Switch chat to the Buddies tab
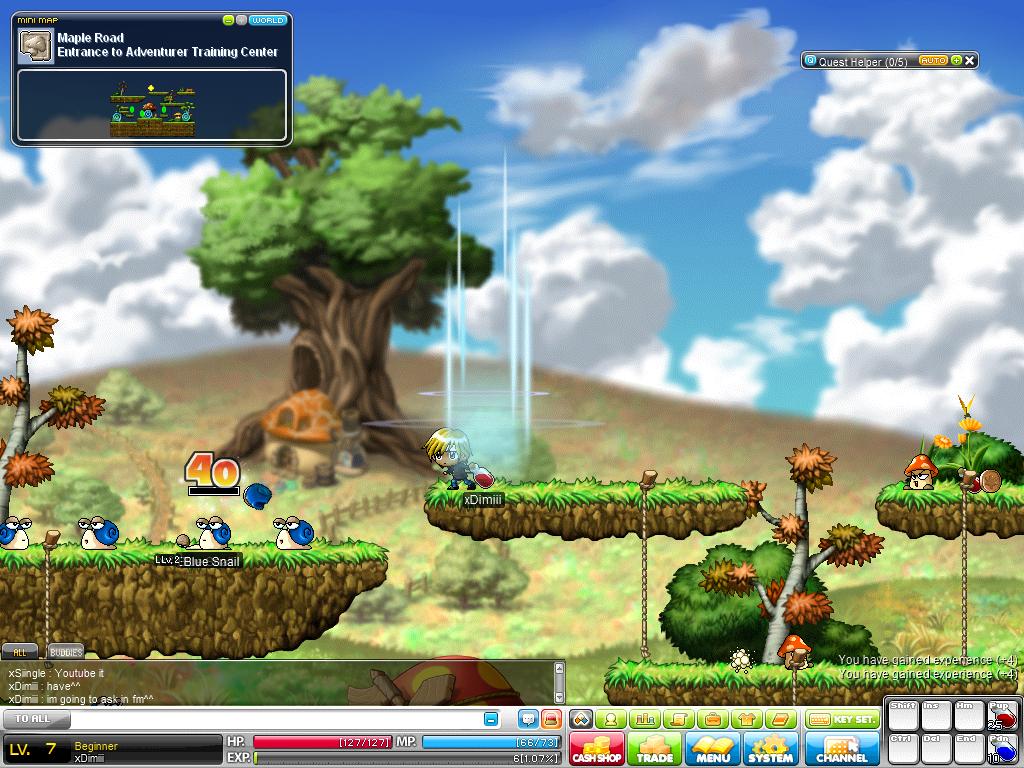This screenshot has width=1024, height=768. pos(66,652)
